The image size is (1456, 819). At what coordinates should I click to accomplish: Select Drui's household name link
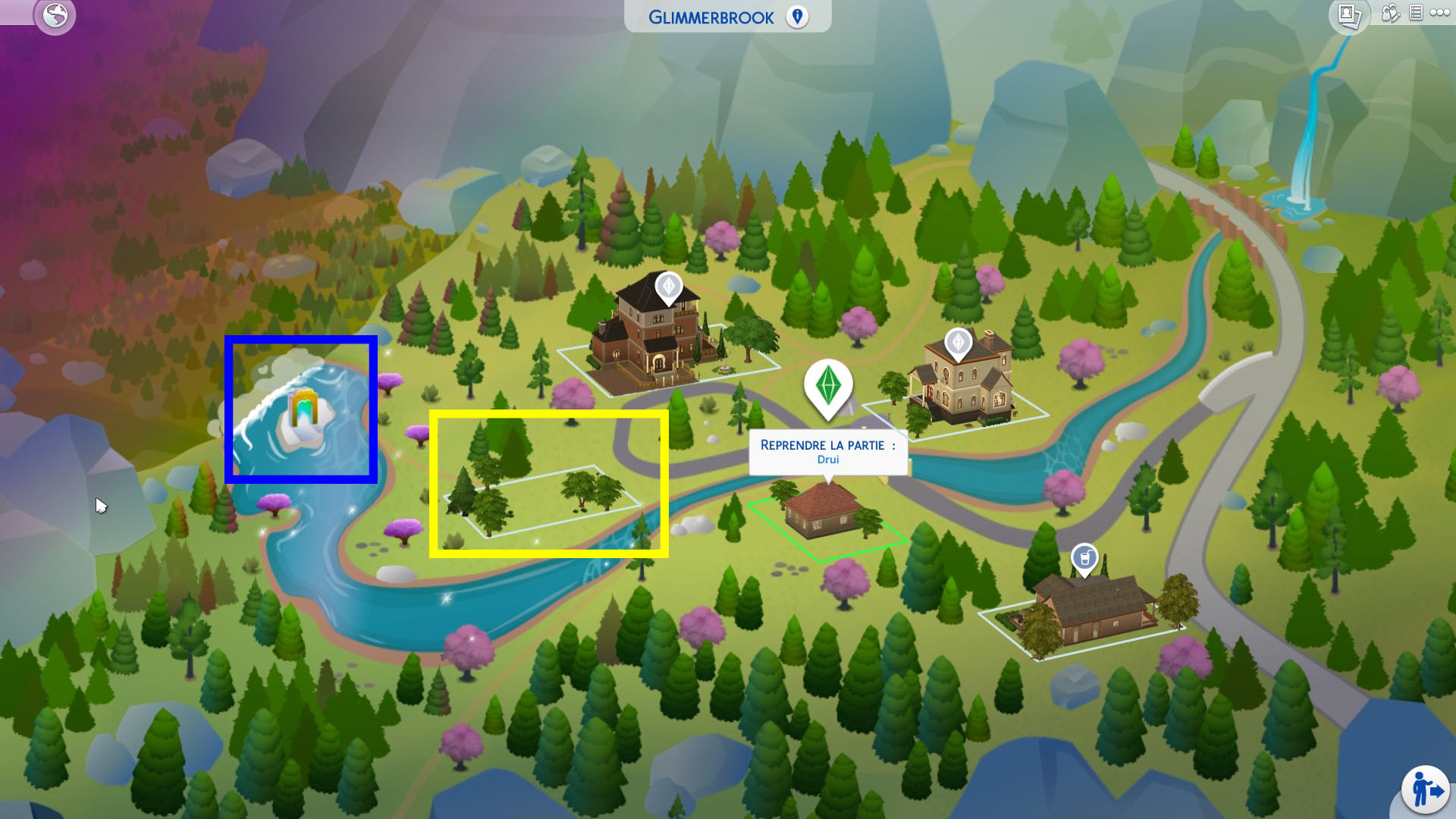[x=828, y=459]
